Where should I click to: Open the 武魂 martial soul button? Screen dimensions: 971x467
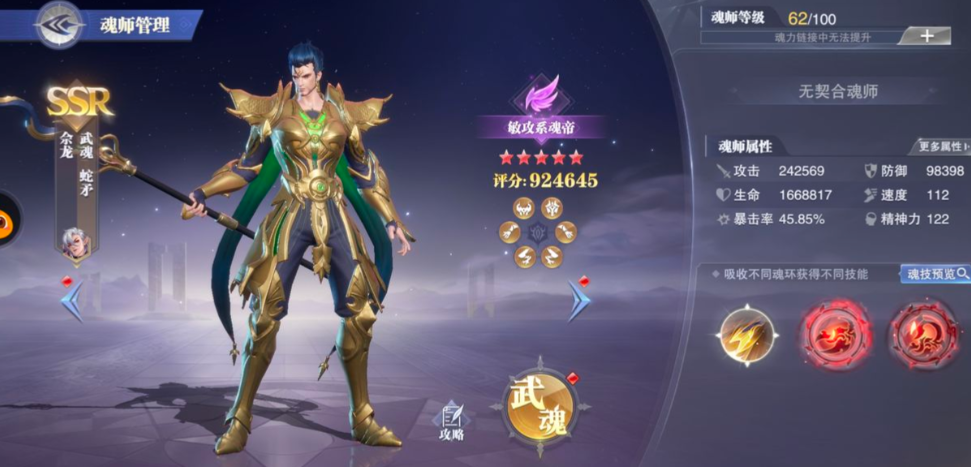(540, 405)
